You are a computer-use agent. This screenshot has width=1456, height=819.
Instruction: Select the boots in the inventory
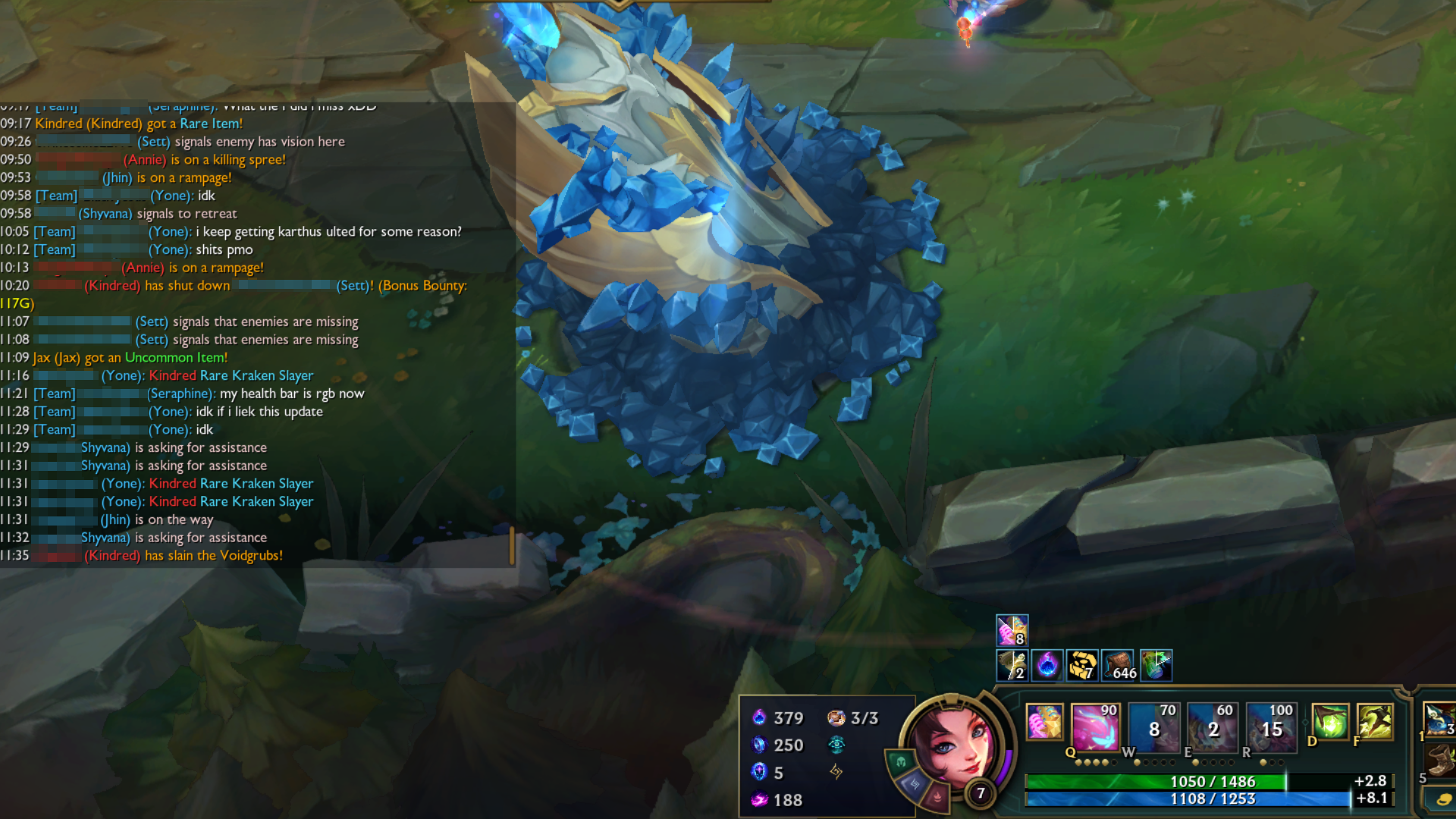coord(1440,760)
